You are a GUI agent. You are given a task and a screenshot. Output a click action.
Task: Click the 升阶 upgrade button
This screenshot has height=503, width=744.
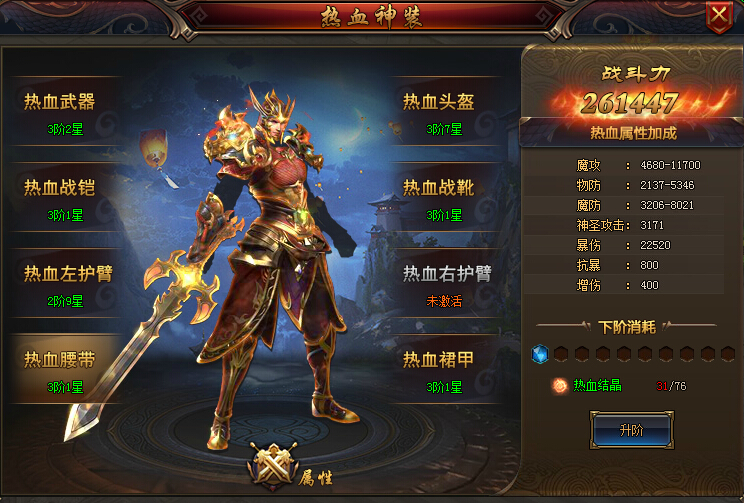631,430
